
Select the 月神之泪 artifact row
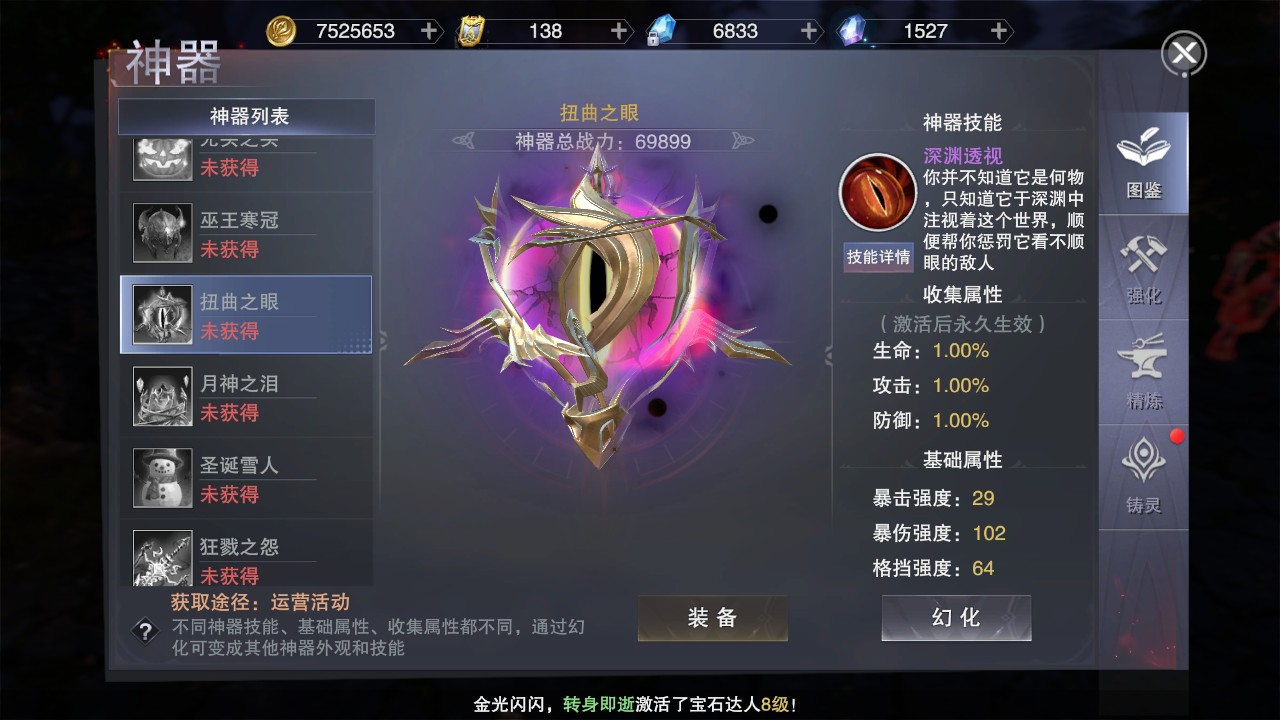[246, 397]
